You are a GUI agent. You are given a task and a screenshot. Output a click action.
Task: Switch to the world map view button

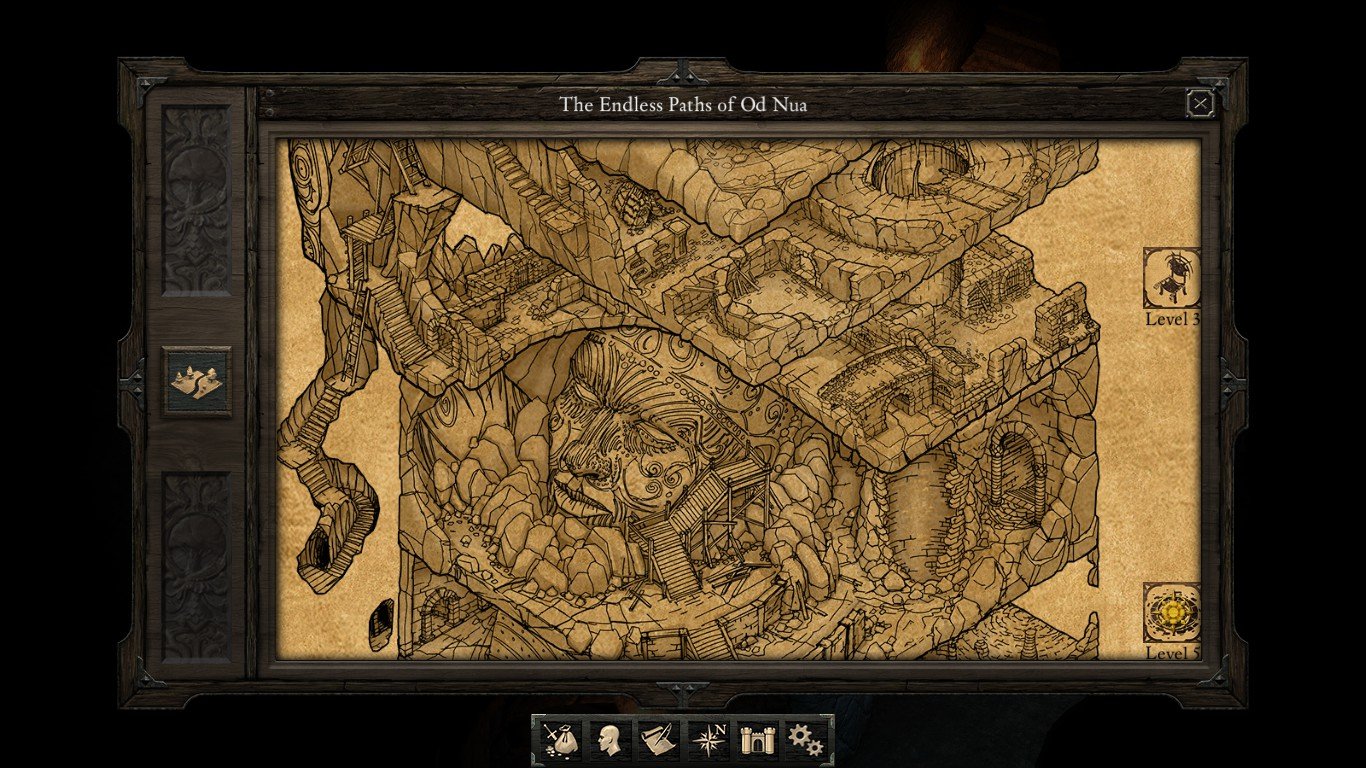(197, 380)
